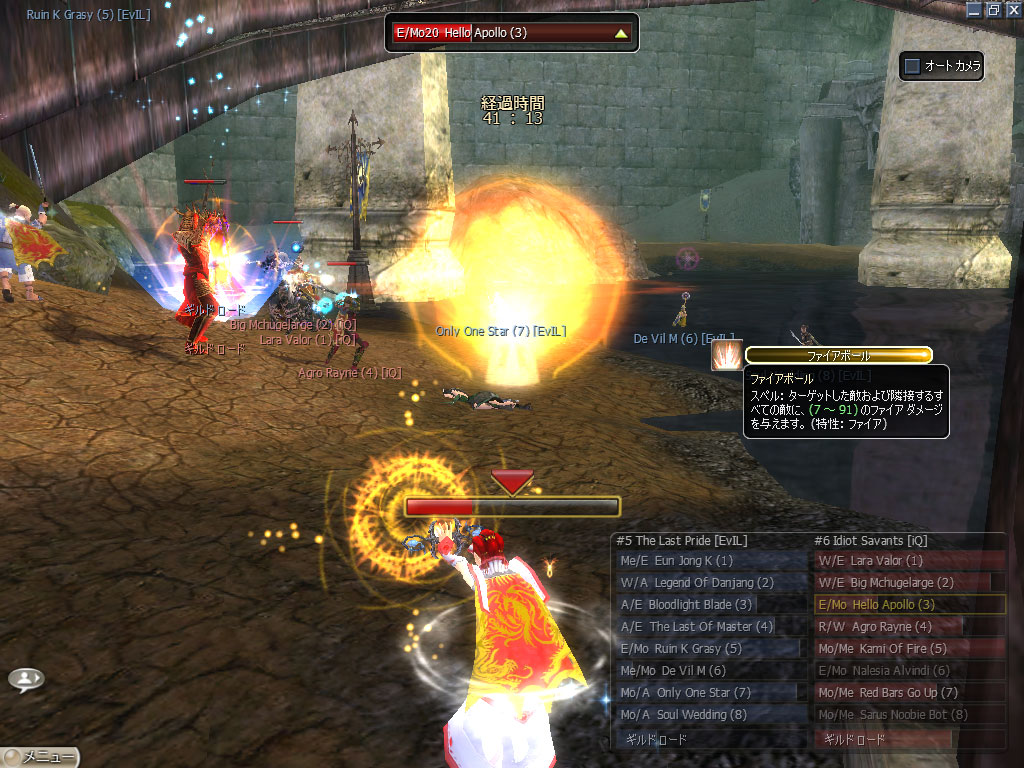The height and width of the screenshot is (768, 1024).
Task: Select Soul Wedding in party list
Action: coord(710,715)
